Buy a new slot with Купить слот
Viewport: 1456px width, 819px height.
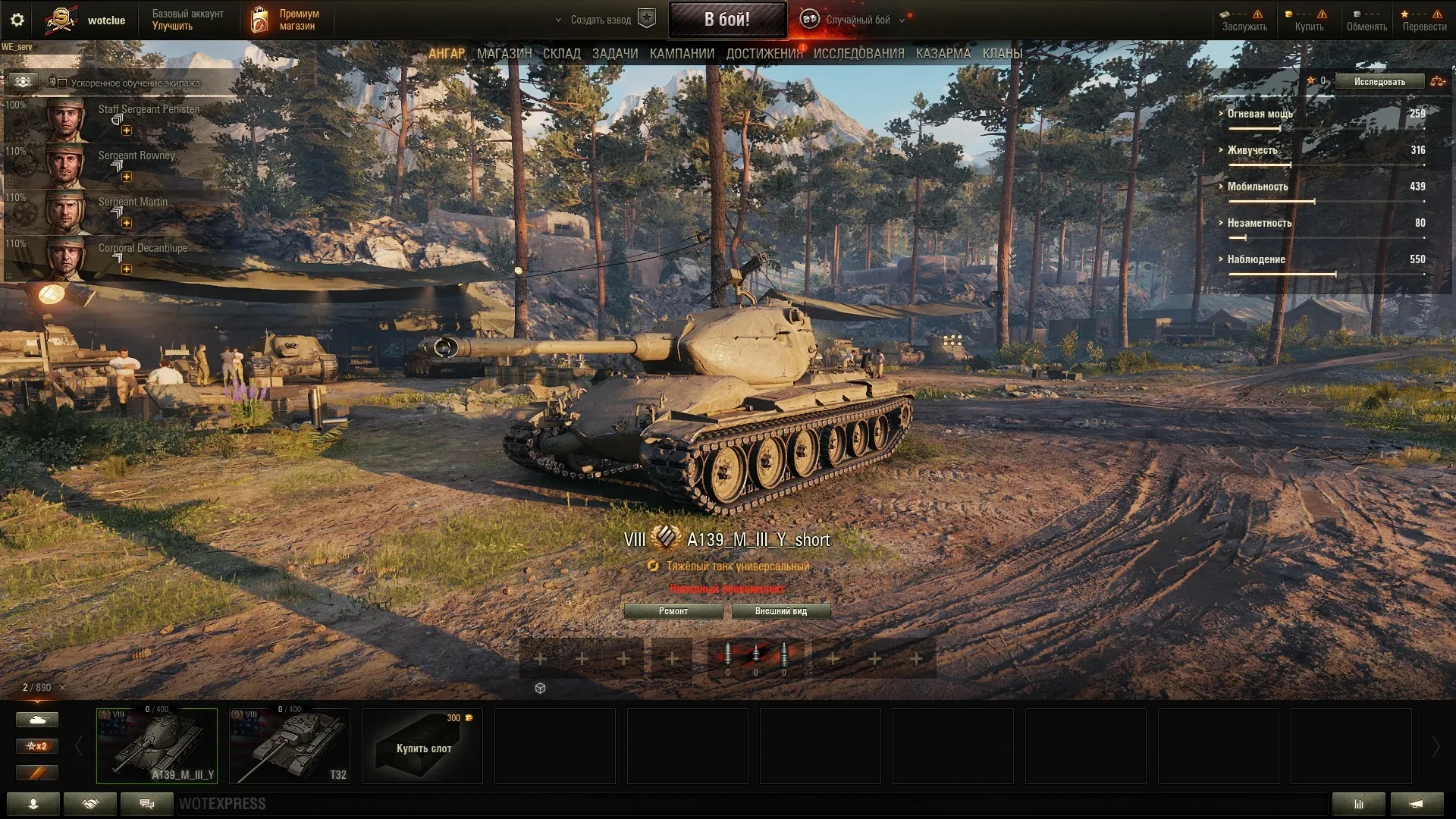422,746
